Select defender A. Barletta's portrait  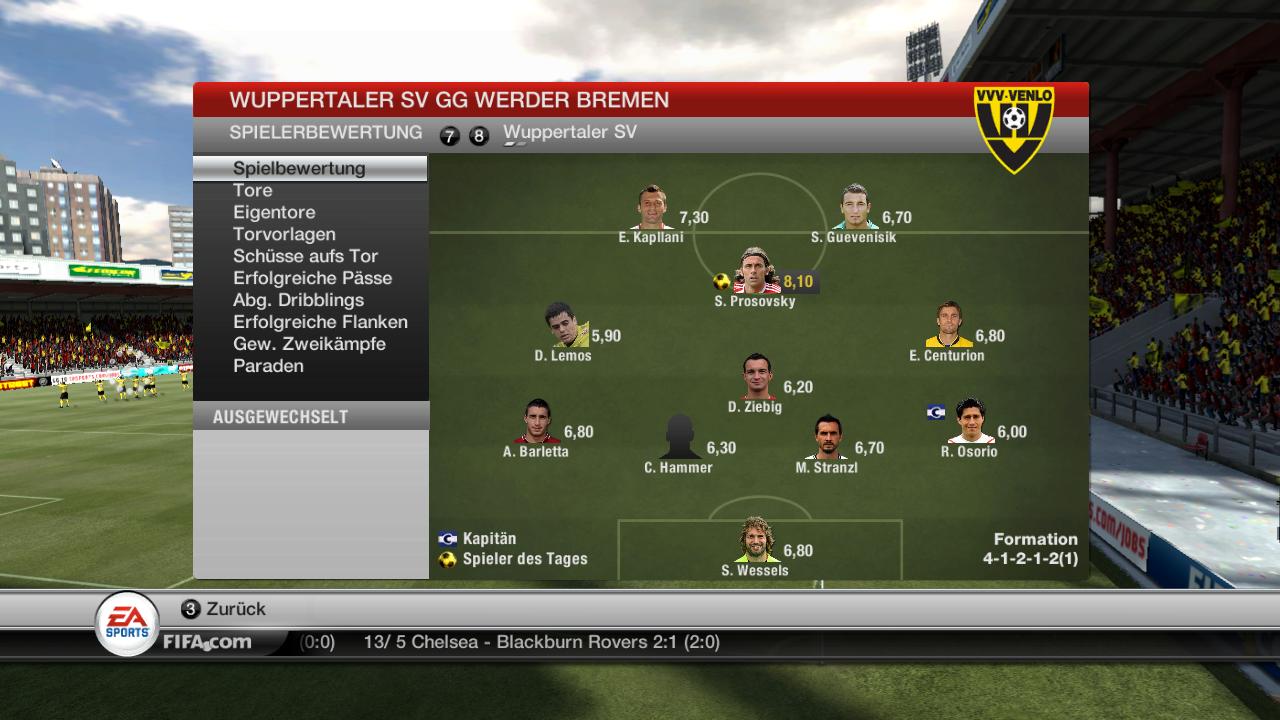537,422
